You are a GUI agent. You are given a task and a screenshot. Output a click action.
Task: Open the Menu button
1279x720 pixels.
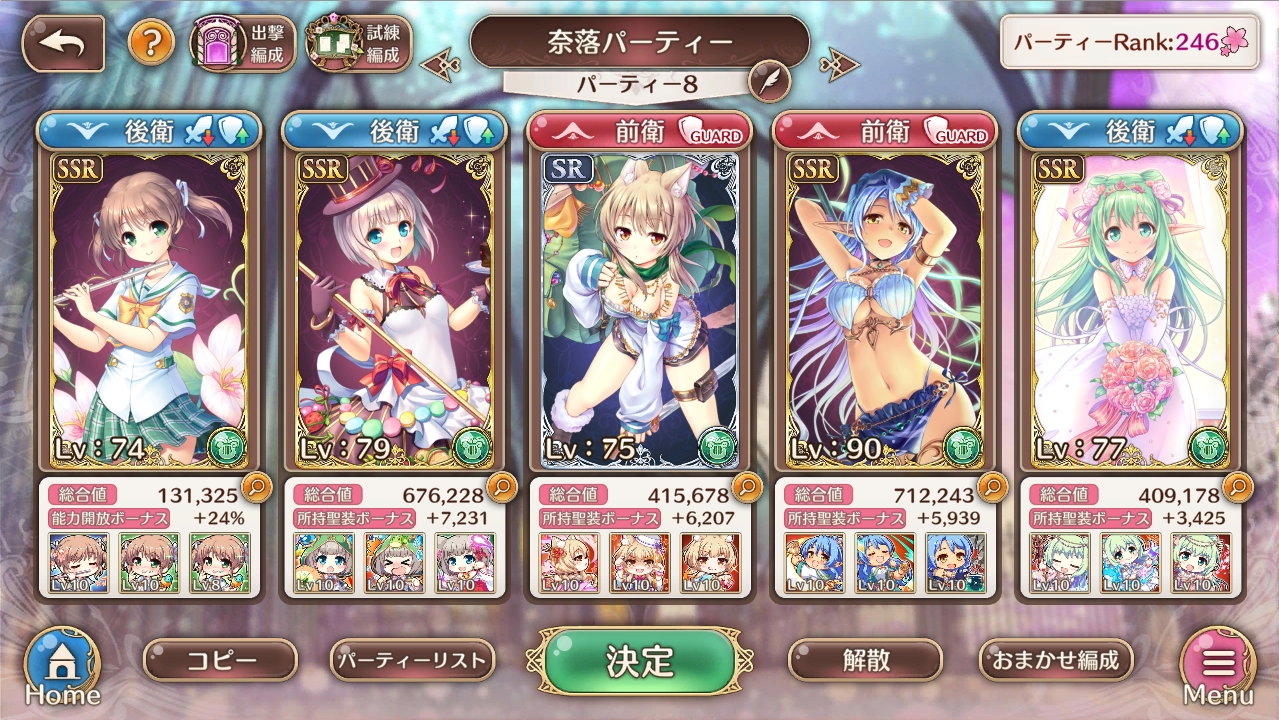pos(1217,667)
